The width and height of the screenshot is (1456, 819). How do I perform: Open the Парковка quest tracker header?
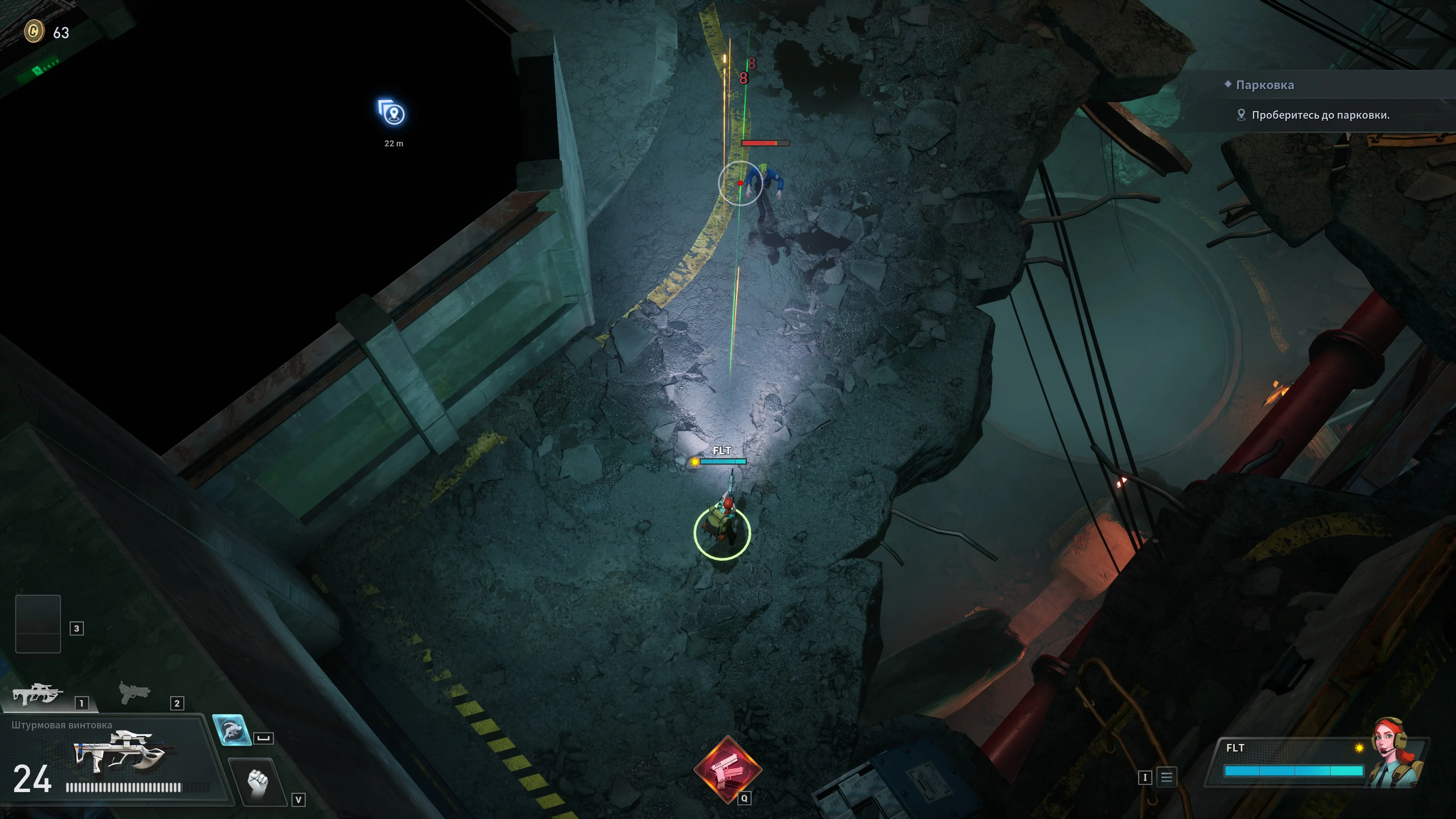pyautogui.click(x=1265, y=85)
